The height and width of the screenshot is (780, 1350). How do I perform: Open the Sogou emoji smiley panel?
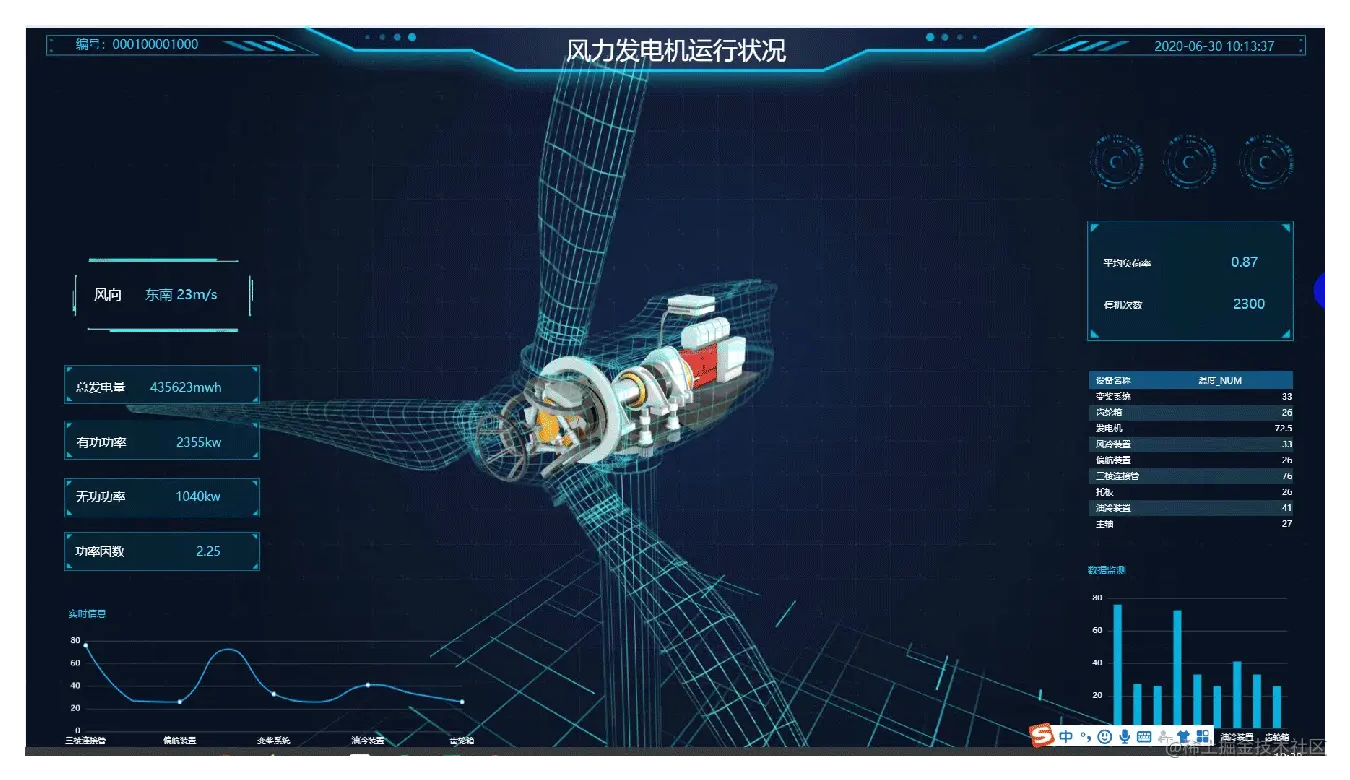[1104, 737]
